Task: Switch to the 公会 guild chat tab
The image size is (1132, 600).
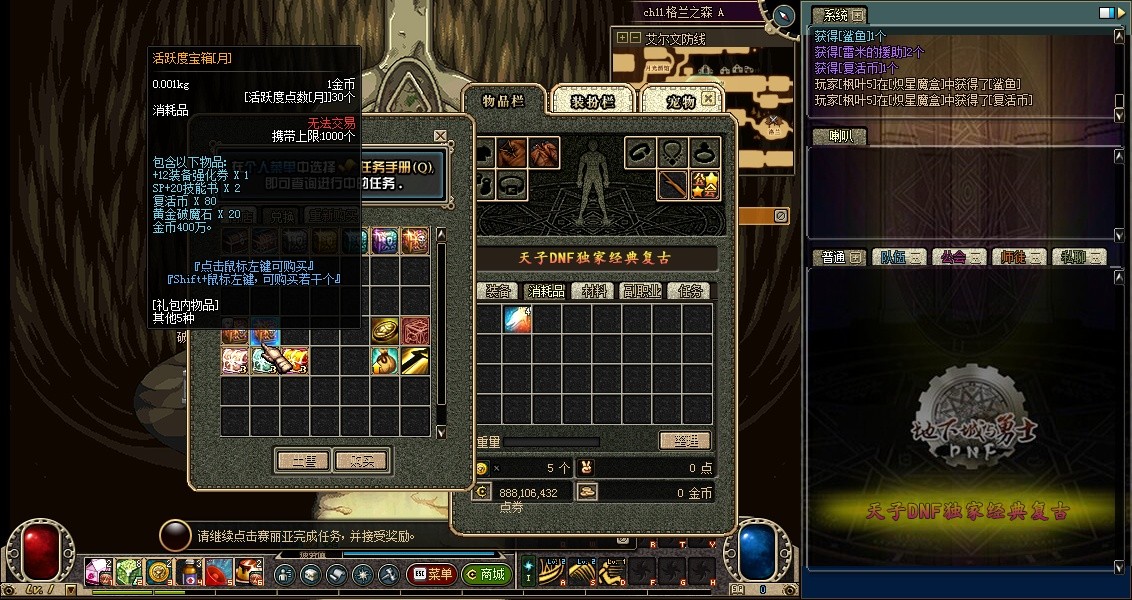Action: click(x=952, y=257)
